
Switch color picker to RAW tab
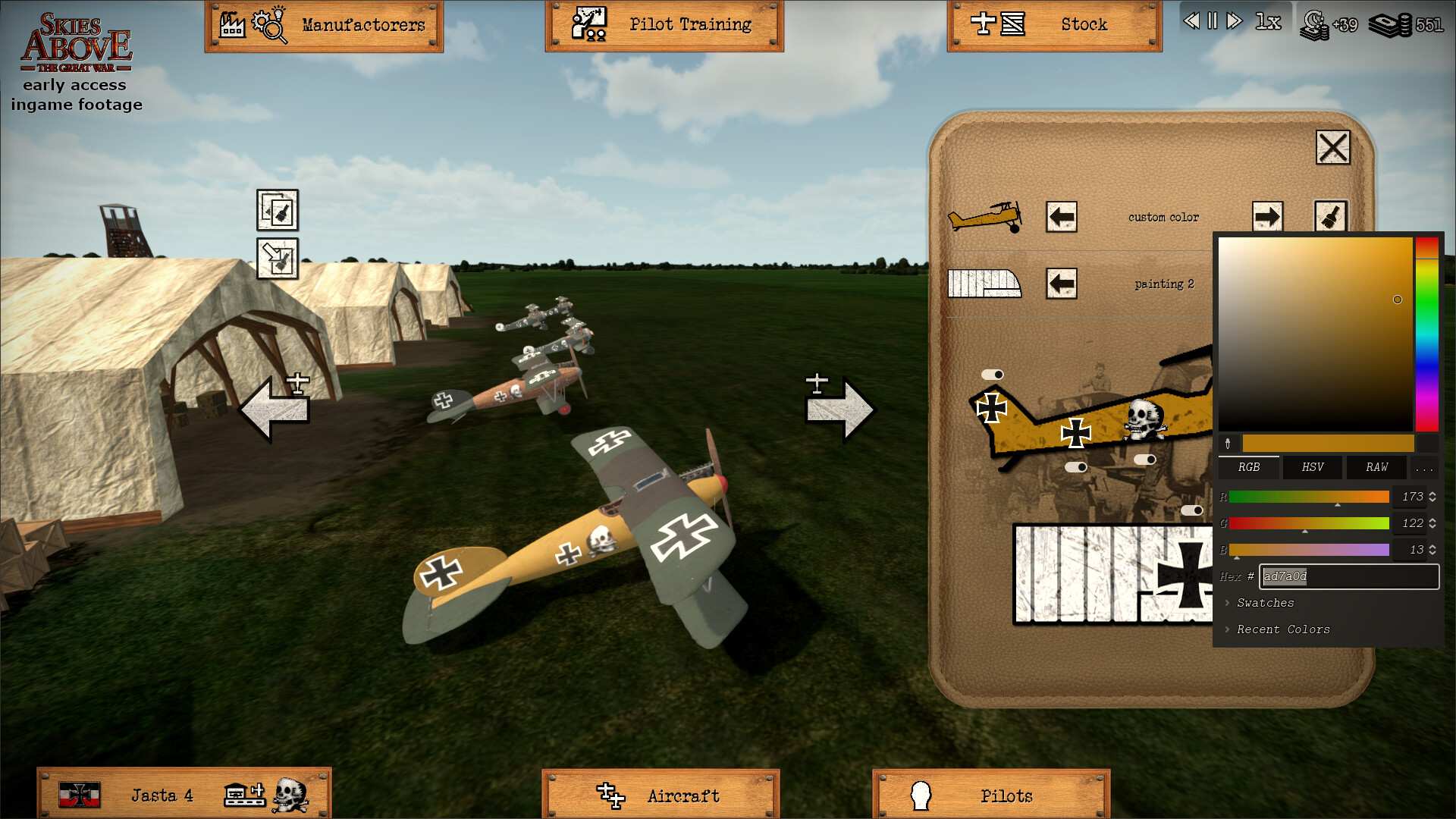pos(1376,467)
